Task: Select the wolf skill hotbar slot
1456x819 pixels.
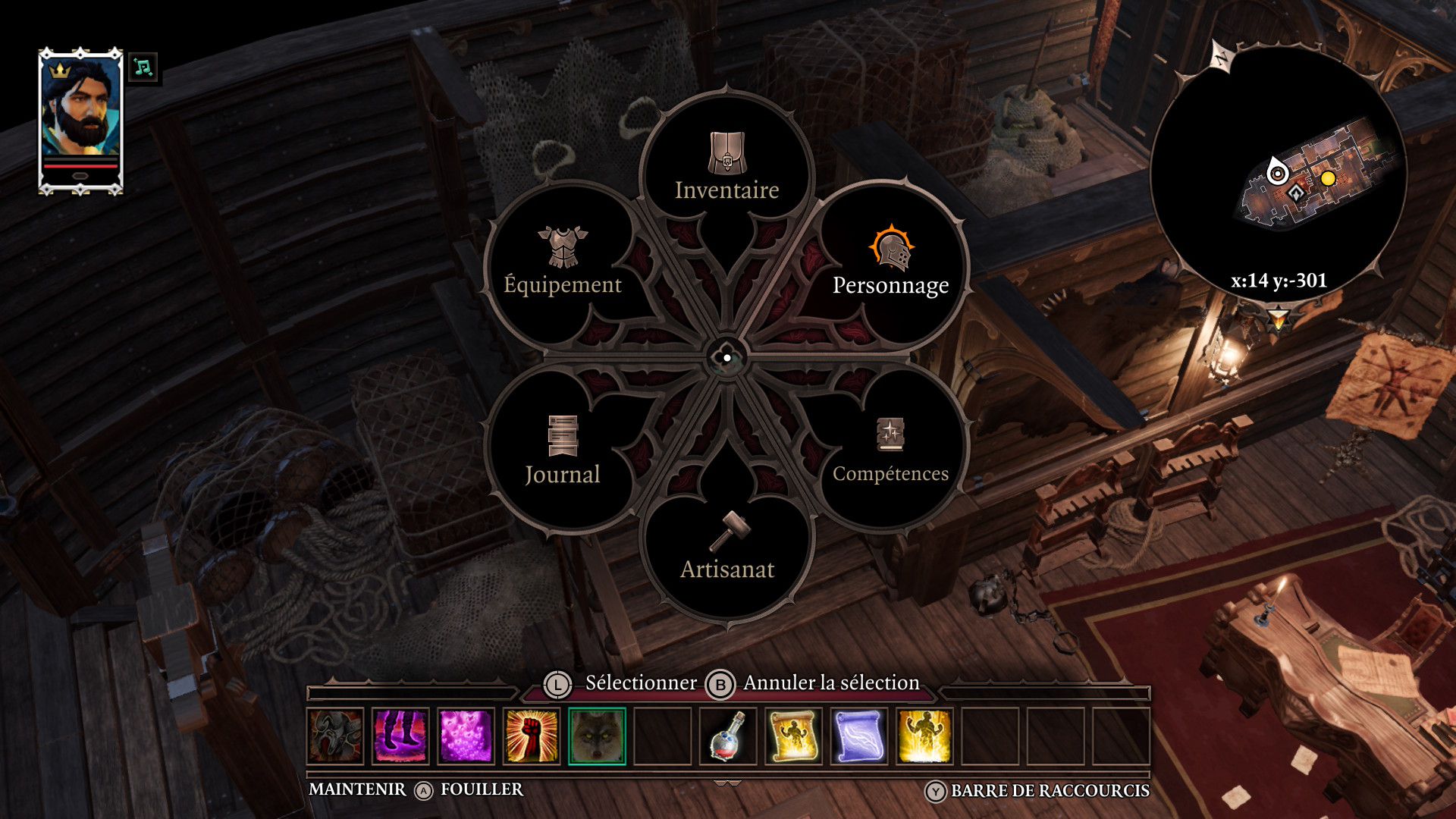Action: tap(597, 736)
